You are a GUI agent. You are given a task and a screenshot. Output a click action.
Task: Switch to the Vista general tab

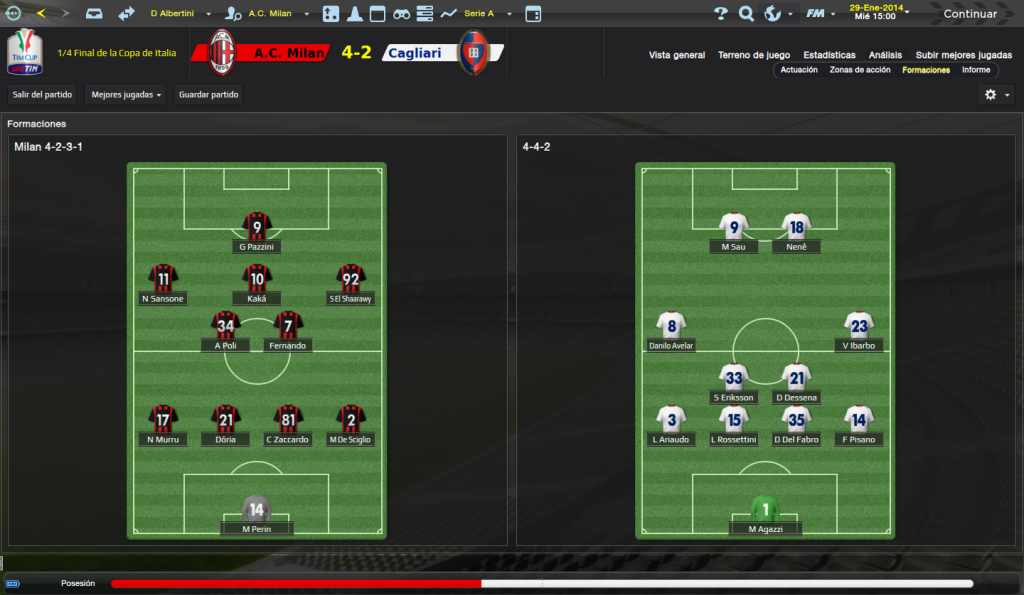677,55
